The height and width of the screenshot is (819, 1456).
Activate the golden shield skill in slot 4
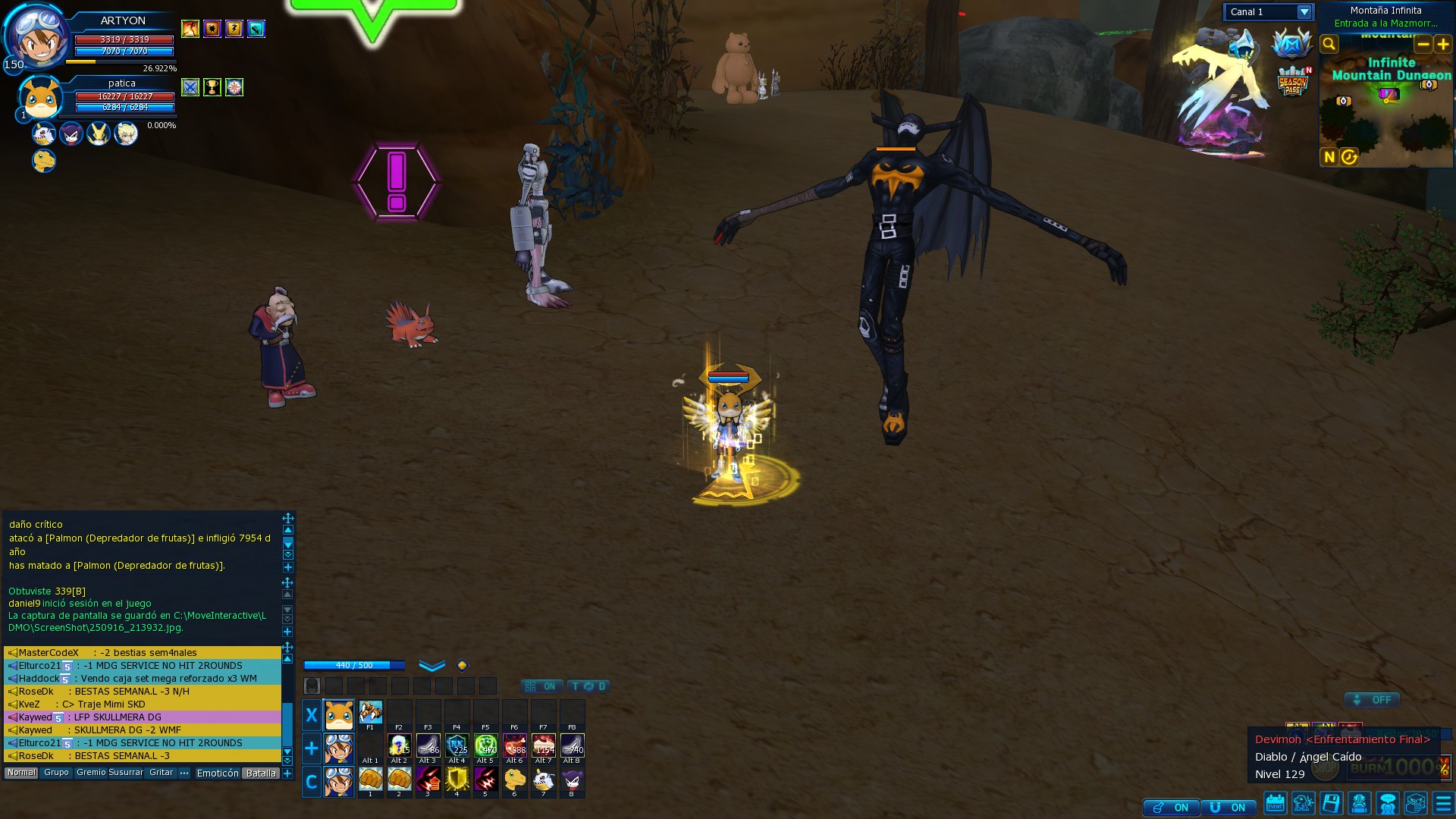(x=457, y=779)
